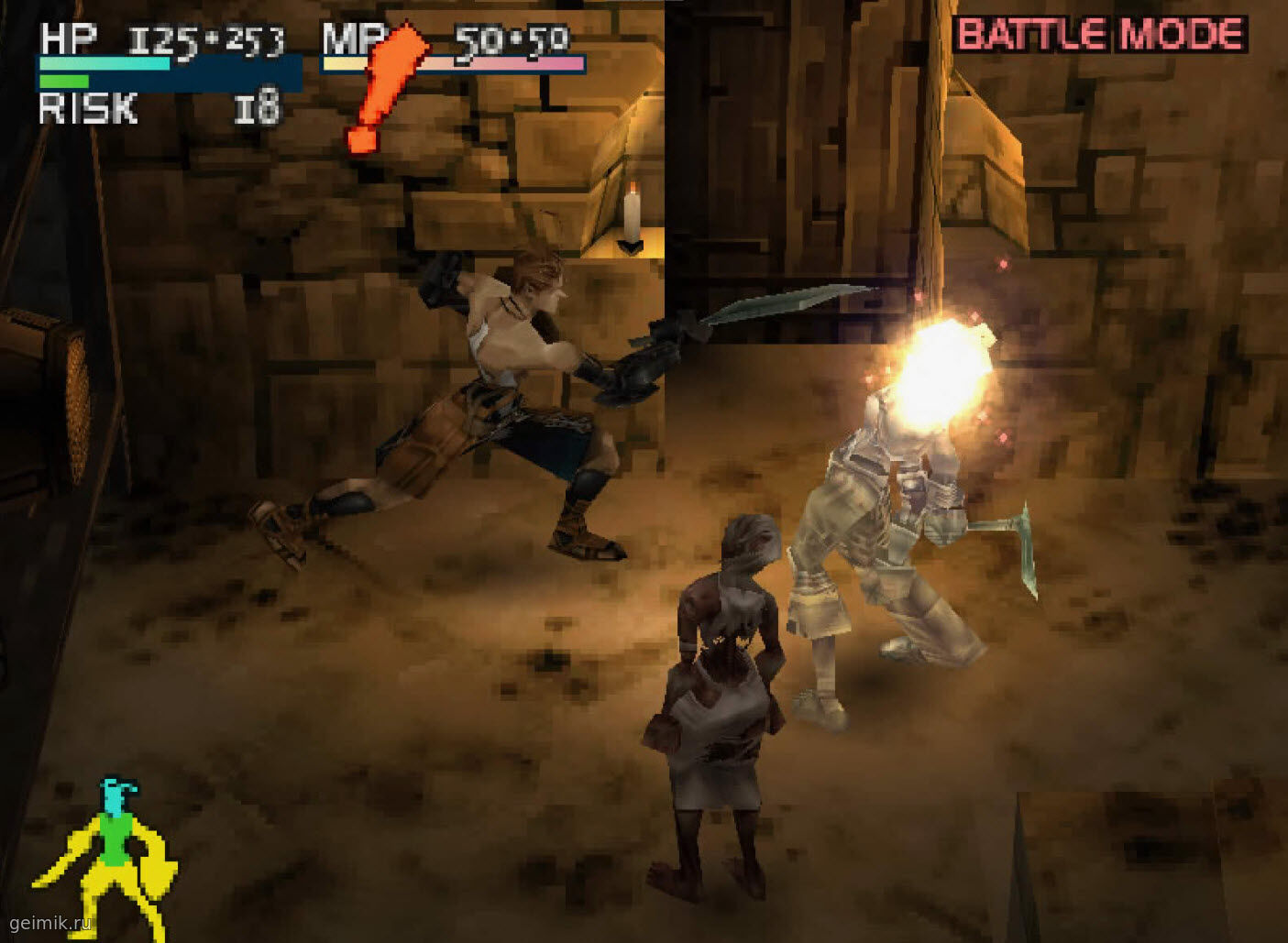Viewport: 1288px width, 943px height.
Task: Select the BATTLE MODE indicator
Action: point(1099,35)
